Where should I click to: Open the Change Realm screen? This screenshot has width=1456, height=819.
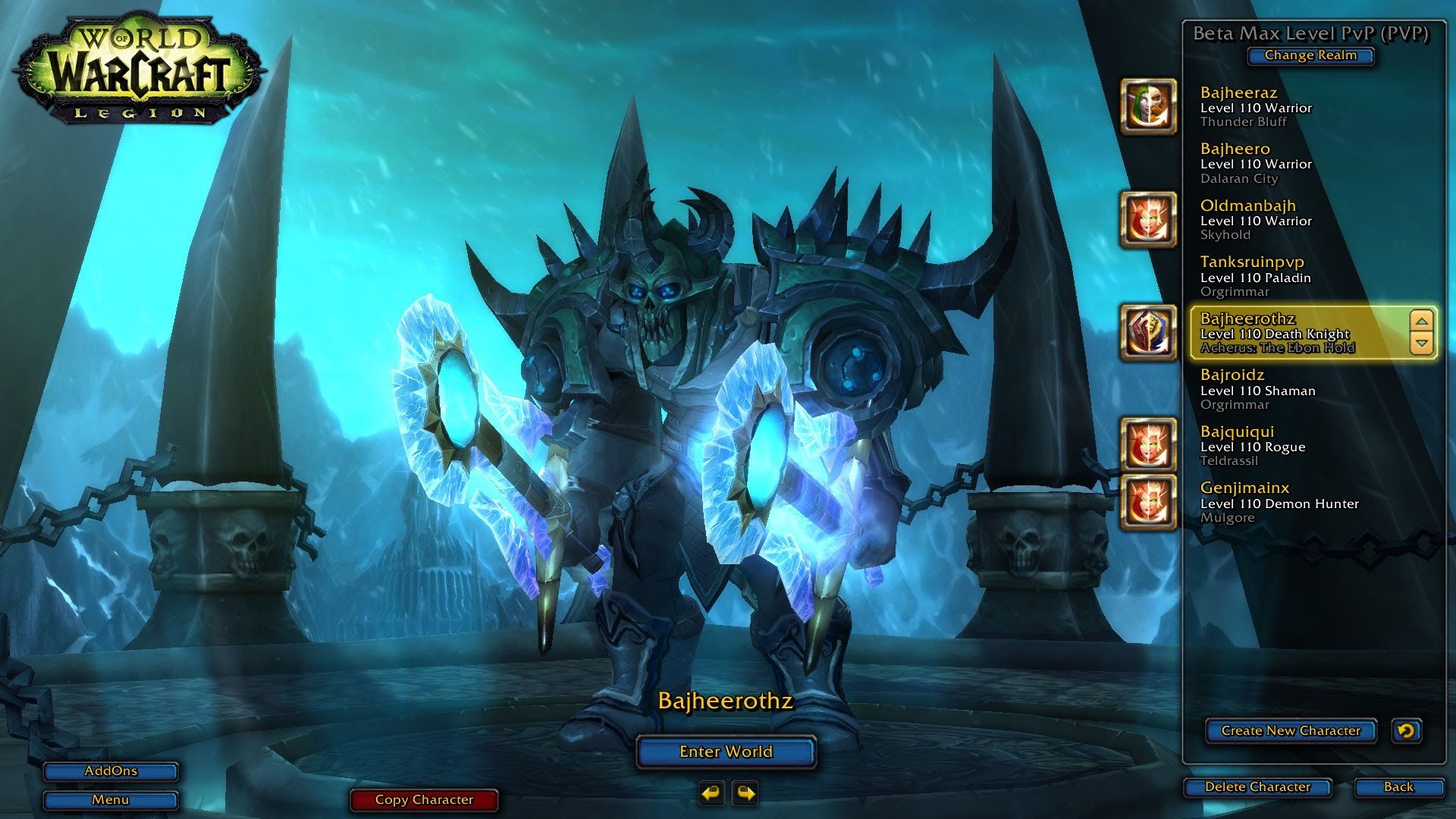click(x=1310, y=55)
